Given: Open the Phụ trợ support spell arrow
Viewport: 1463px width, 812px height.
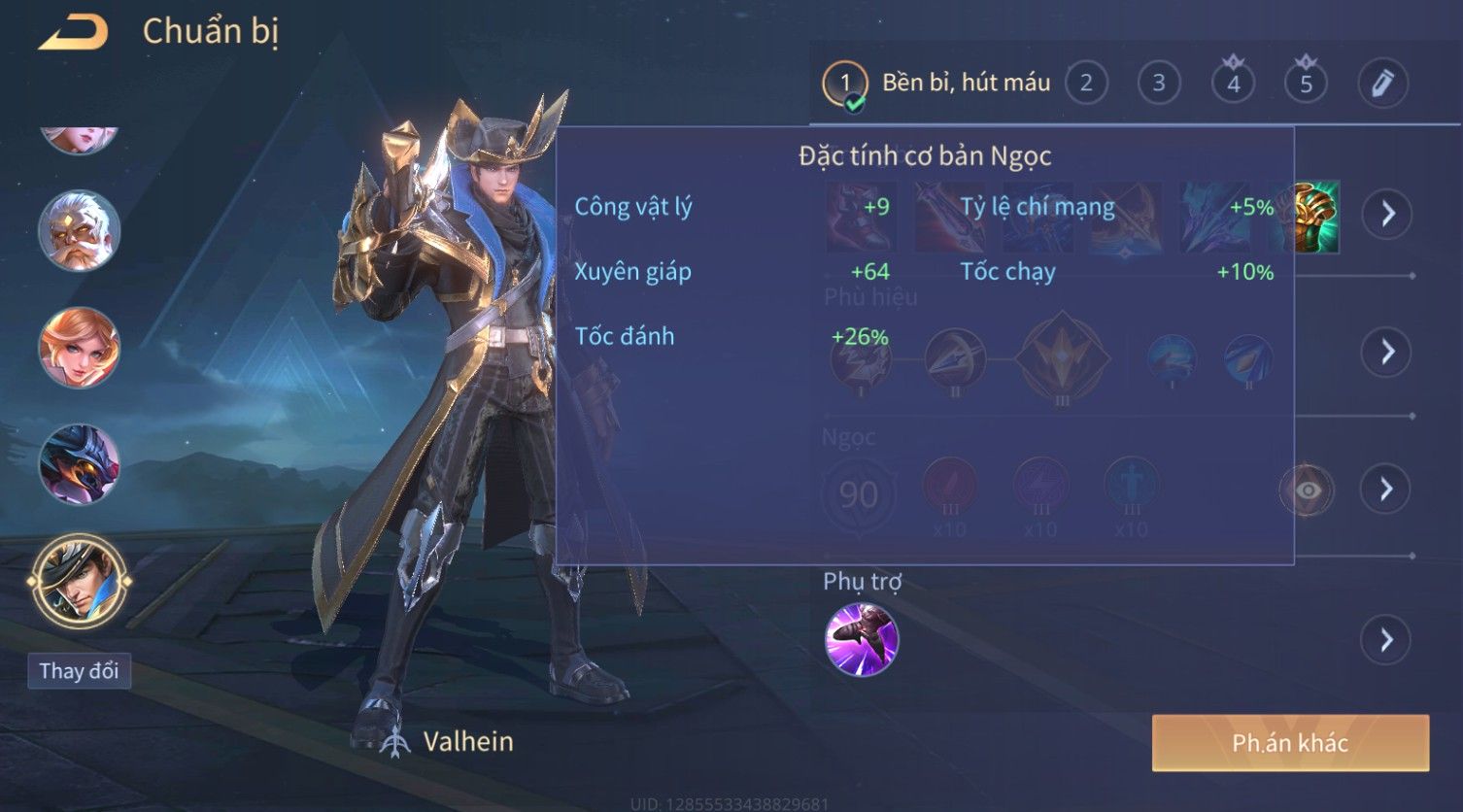Looking at the screenshot, I should [1387, 640].
